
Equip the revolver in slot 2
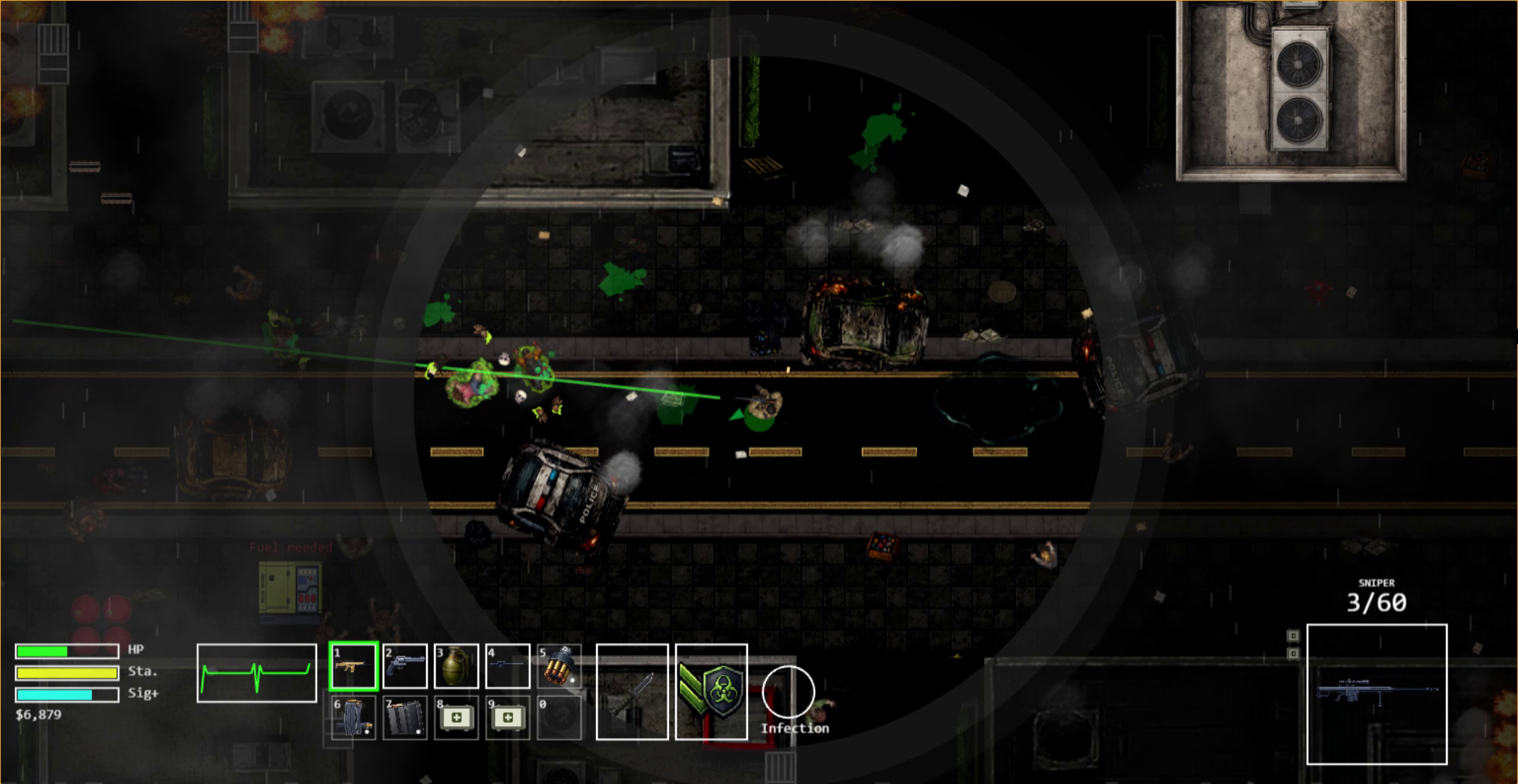[405, 666]
